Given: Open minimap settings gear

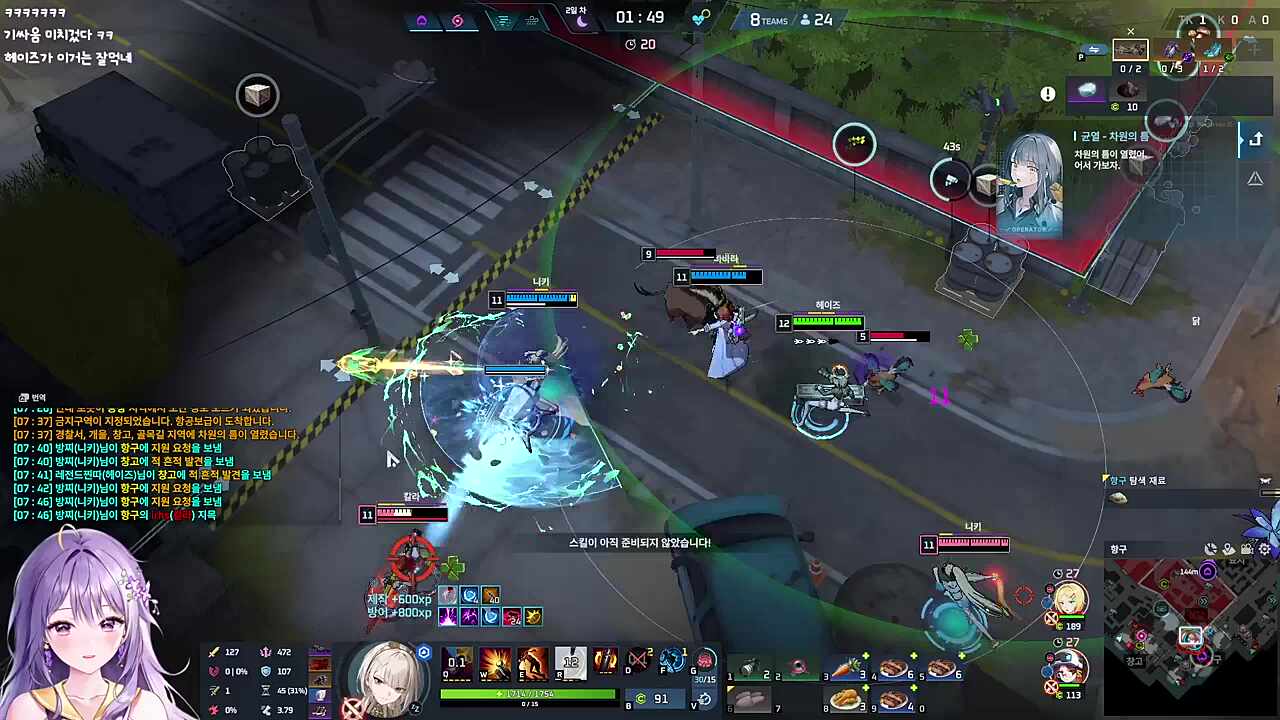Looking at the screenshot, I should (1265, 549).
